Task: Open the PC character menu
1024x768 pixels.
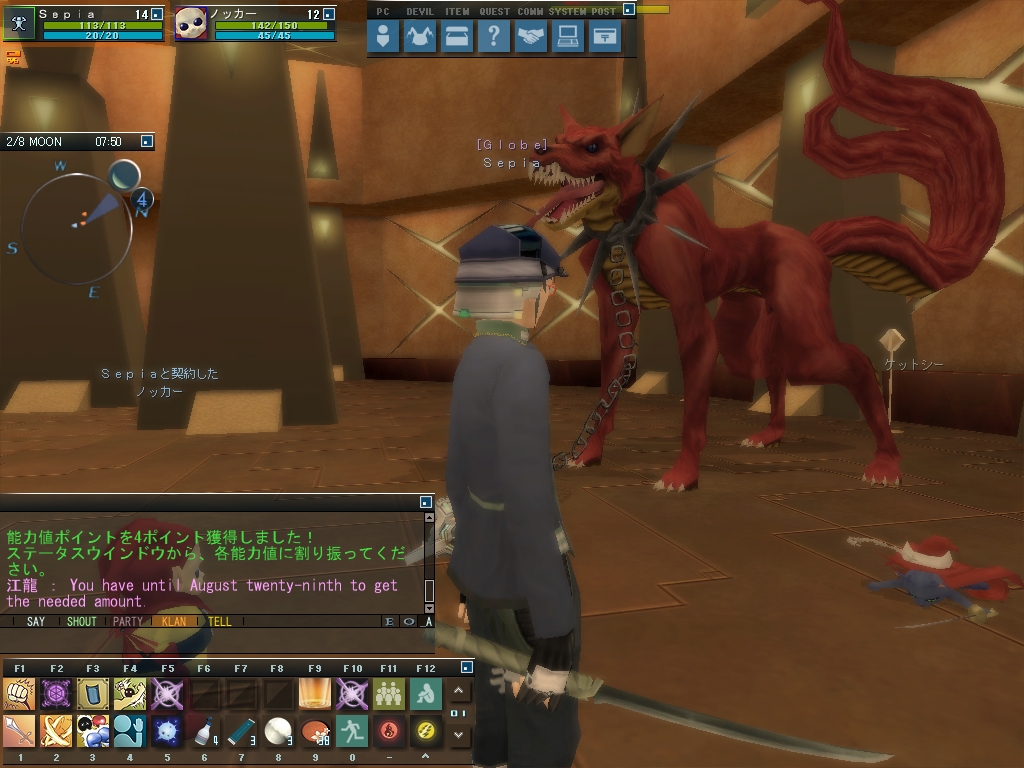Action: [383, 37]
